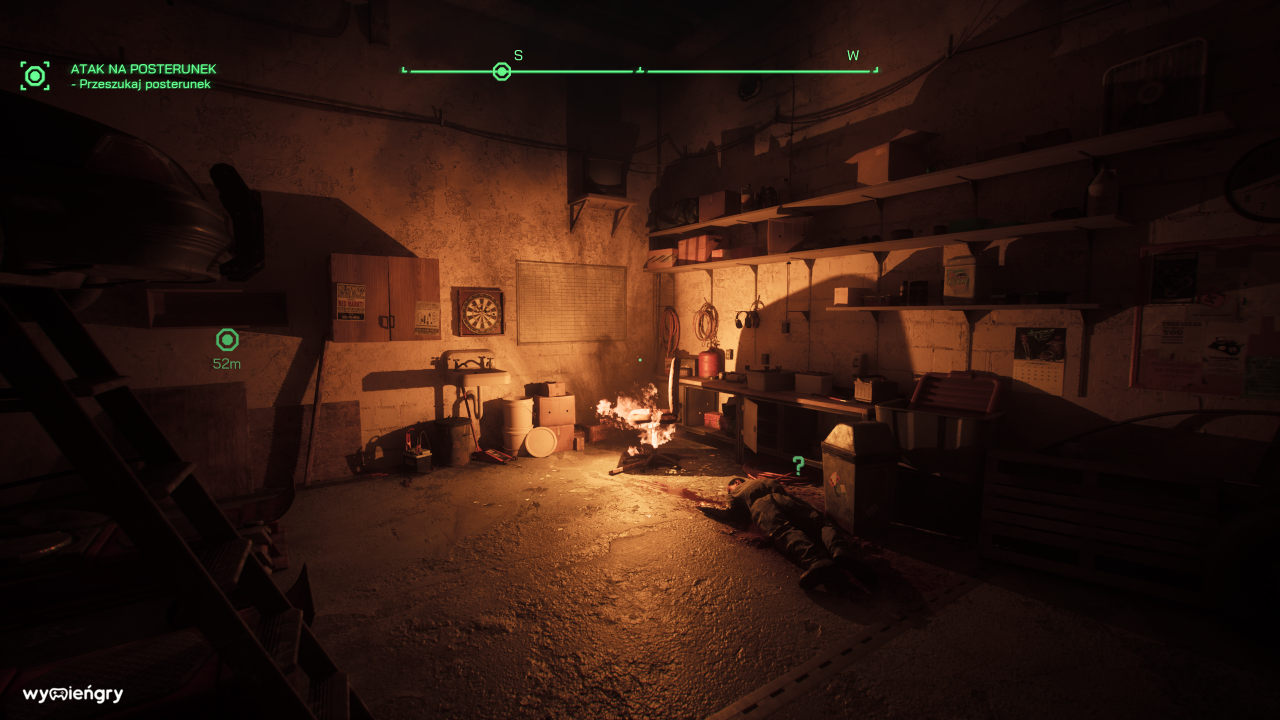Click the 'Przeszukaj posterunek' objective line

[x=143, y=85]
